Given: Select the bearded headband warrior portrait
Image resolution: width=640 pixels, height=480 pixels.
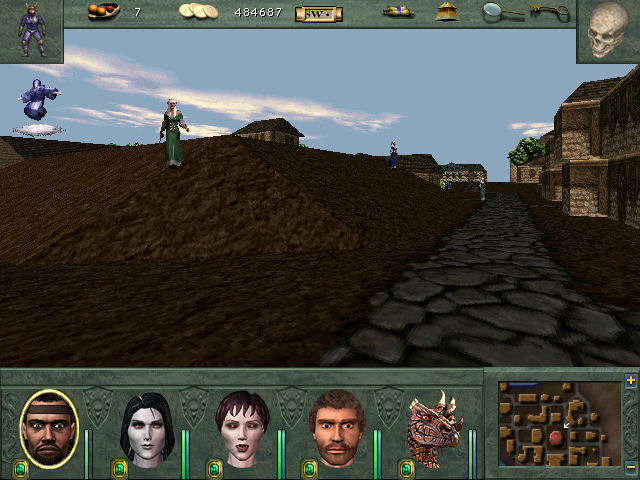Looking at the screenshot, I should pos(48,428).
